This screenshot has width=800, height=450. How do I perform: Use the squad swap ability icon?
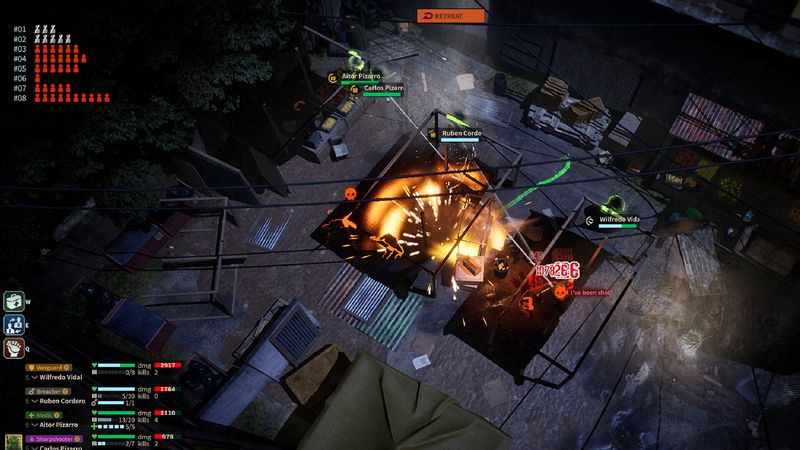click(x=14, y=324)
